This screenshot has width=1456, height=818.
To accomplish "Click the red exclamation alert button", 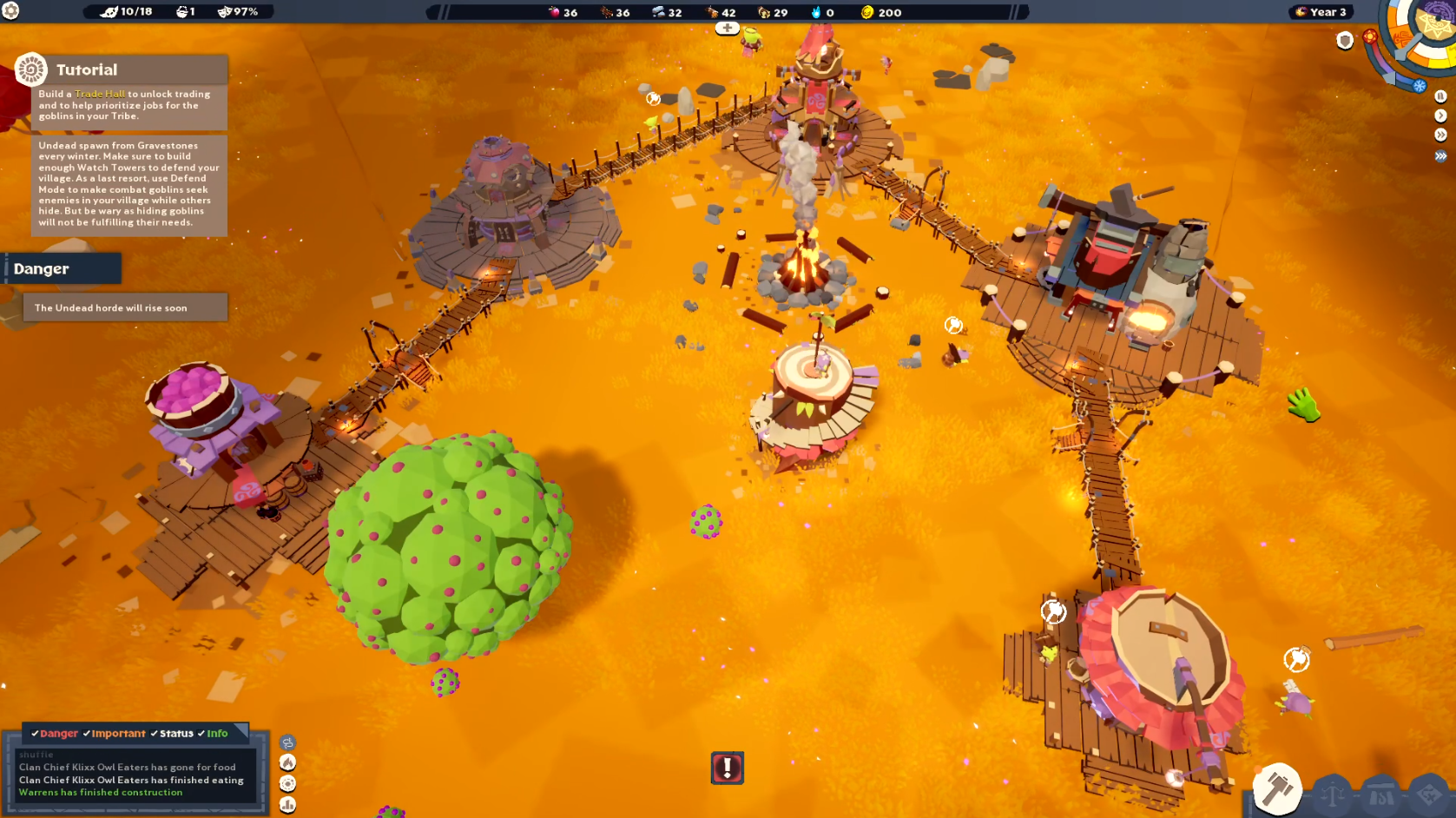I will coord(728,768).
